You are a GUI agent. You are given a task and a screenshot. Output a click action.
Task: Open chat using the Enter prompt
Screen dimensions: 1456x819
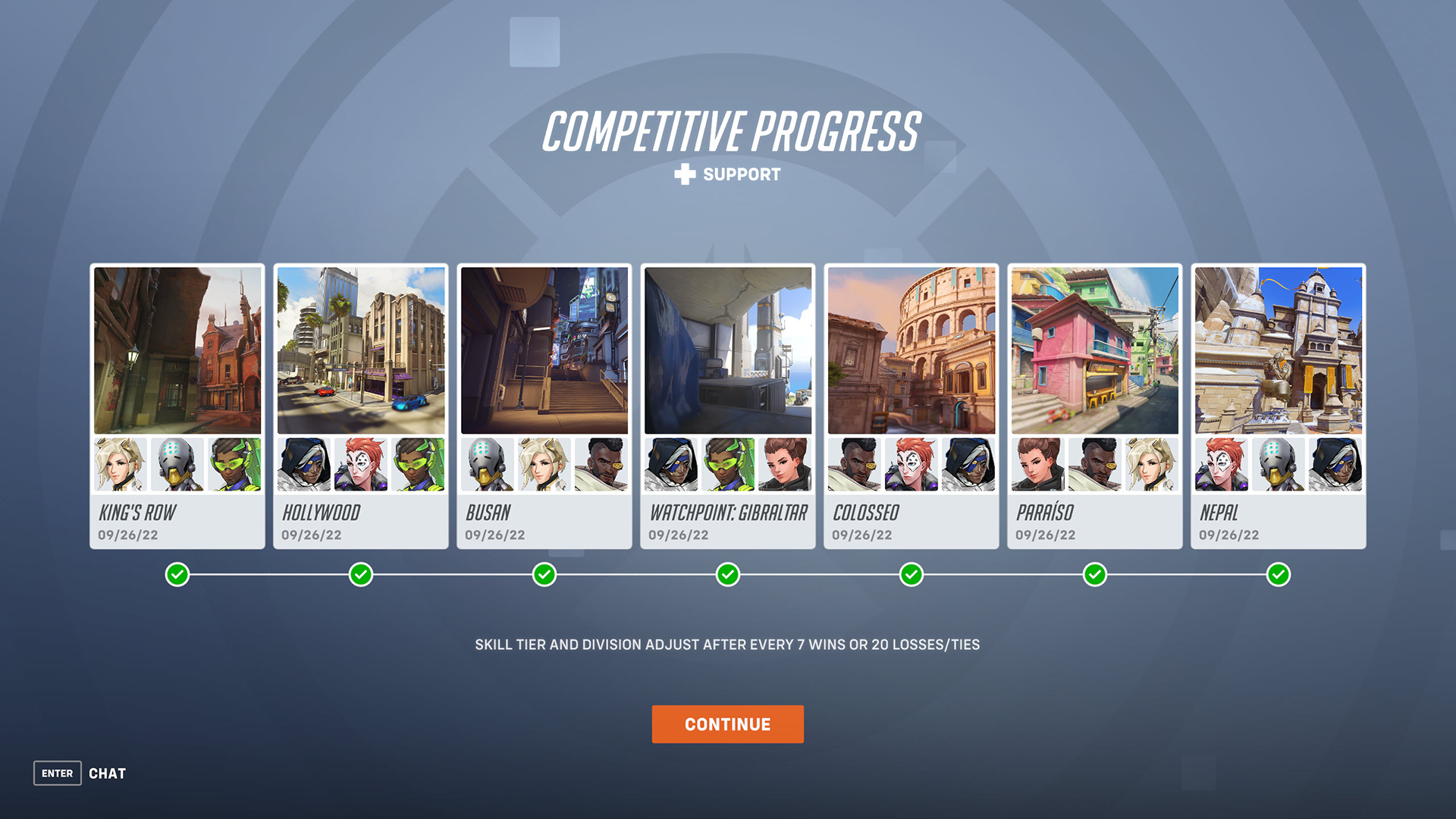pyautogui.click(x=57, y=773)
